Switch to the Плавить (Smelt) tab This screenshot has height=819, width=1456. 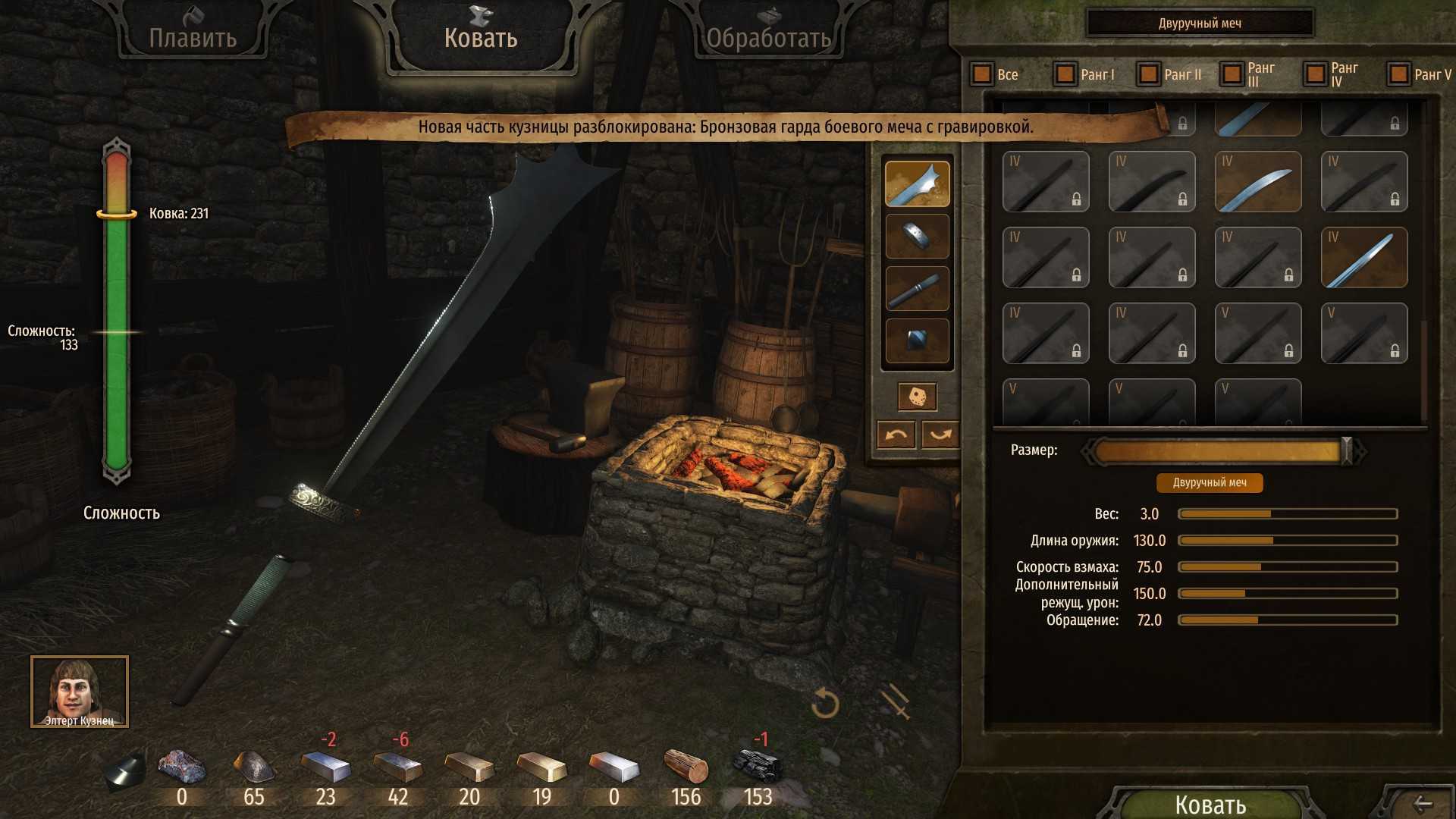pos(193,36)
